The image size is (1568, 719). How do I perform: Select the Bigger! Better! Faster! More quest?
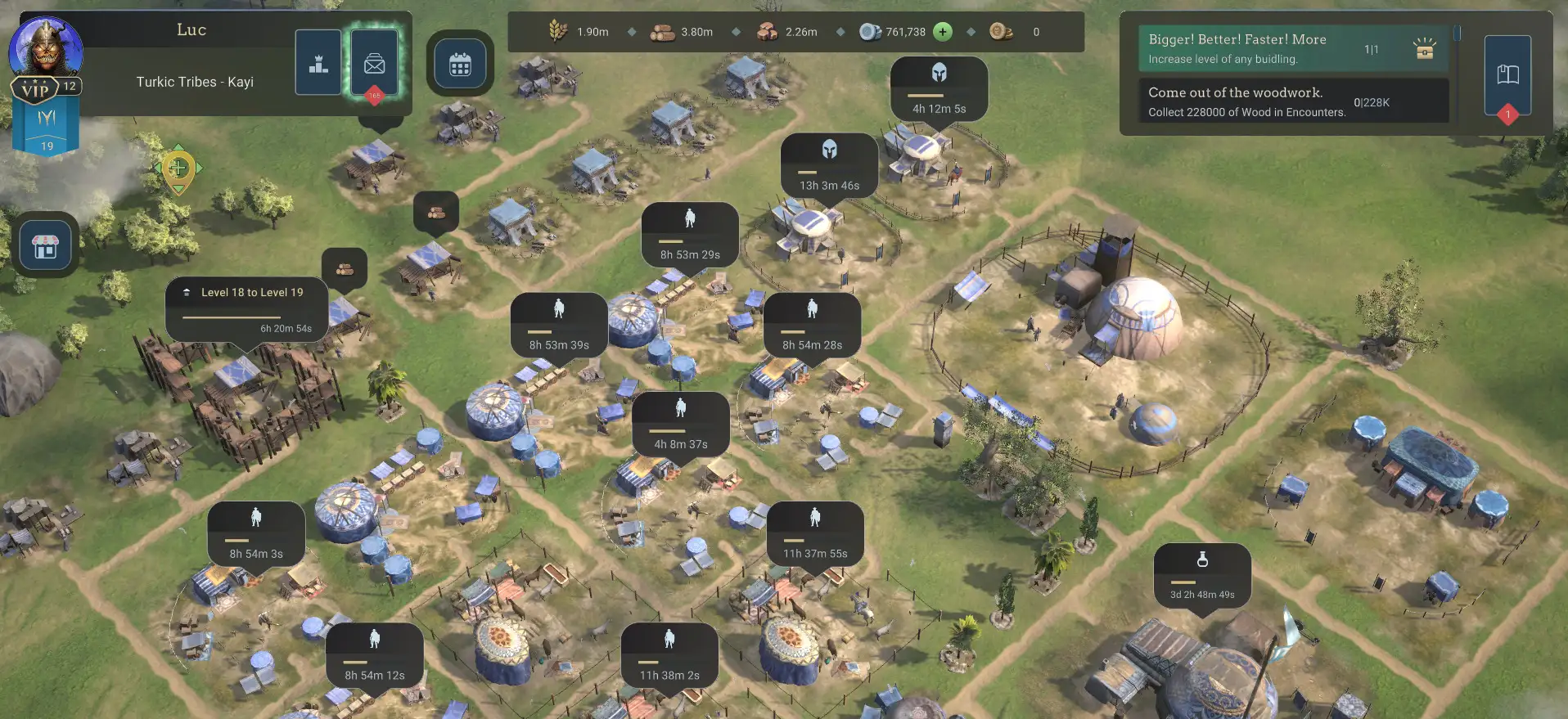[1293, 48]
